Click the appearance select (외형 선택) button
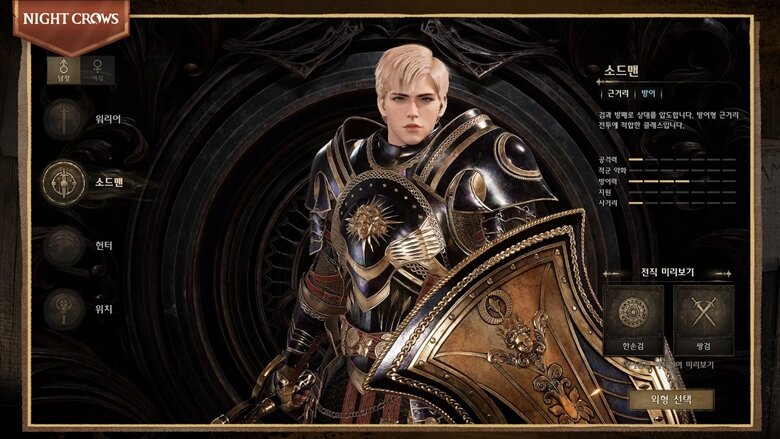Image resolution: width=780 pixels, height=439 pixels. point(674,399)
